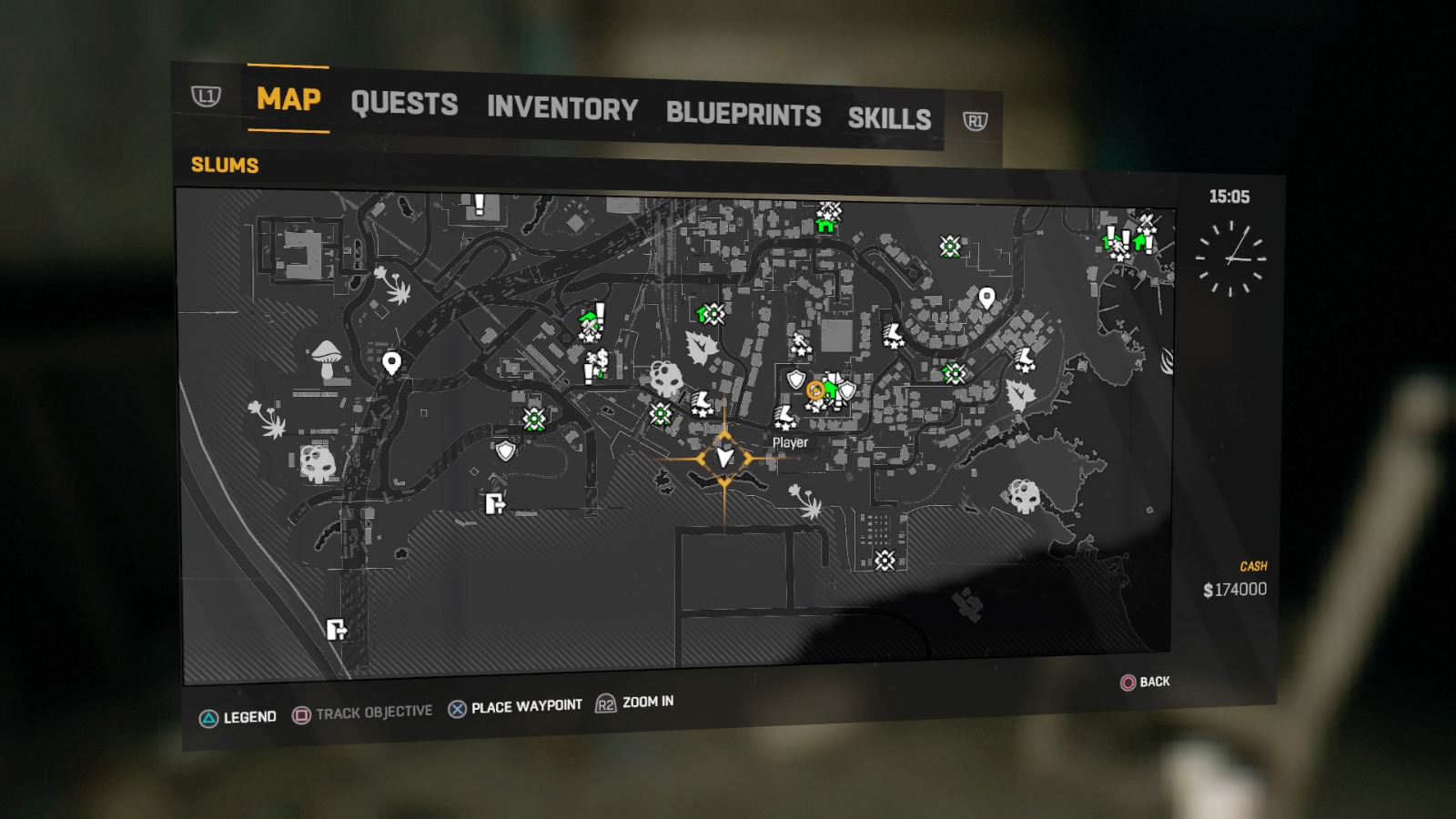Click Place Waypoint
The height and width of the screenshot is (819, 1456).
click(x=526, y=704)
